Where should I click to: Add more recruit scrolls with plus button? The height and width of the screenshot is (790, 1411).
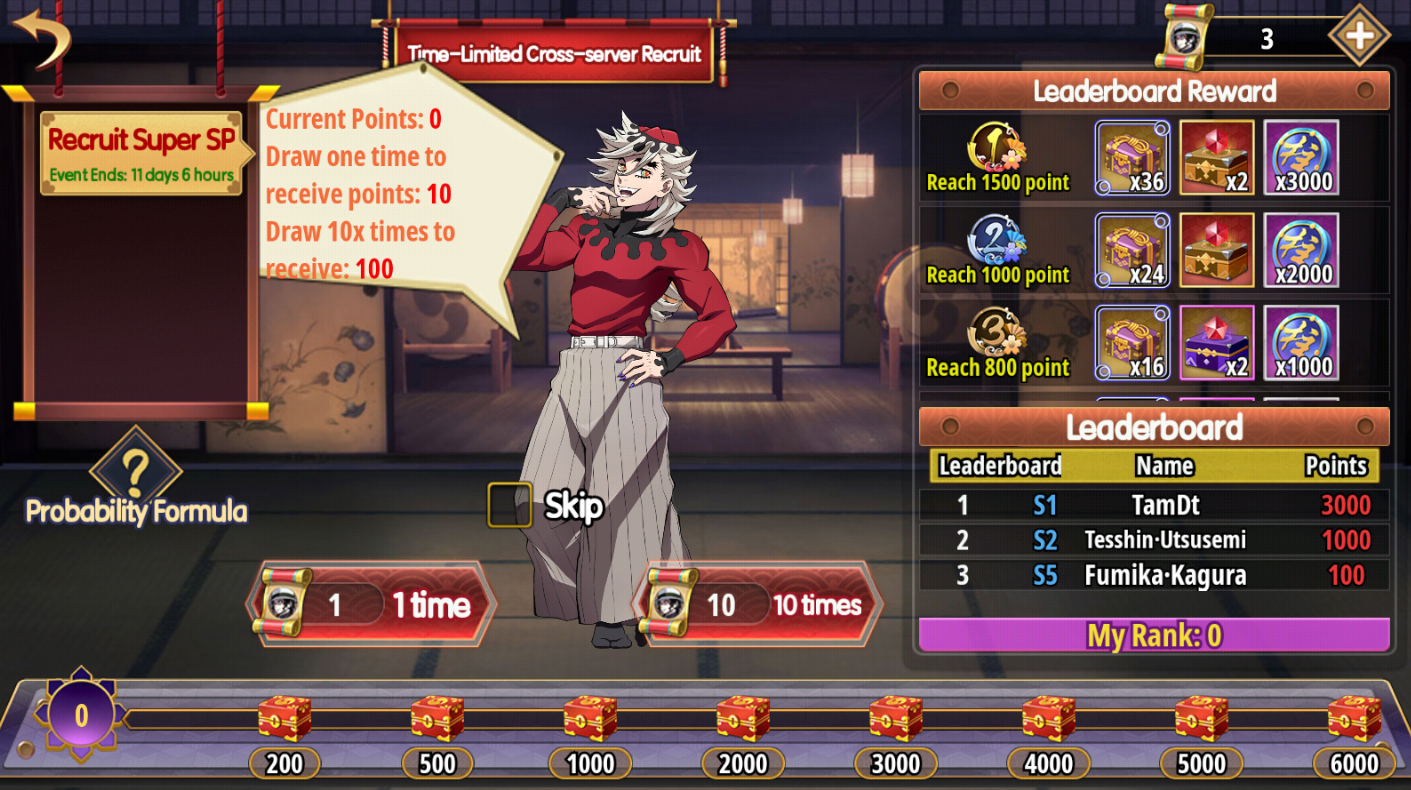point(1358,36)
